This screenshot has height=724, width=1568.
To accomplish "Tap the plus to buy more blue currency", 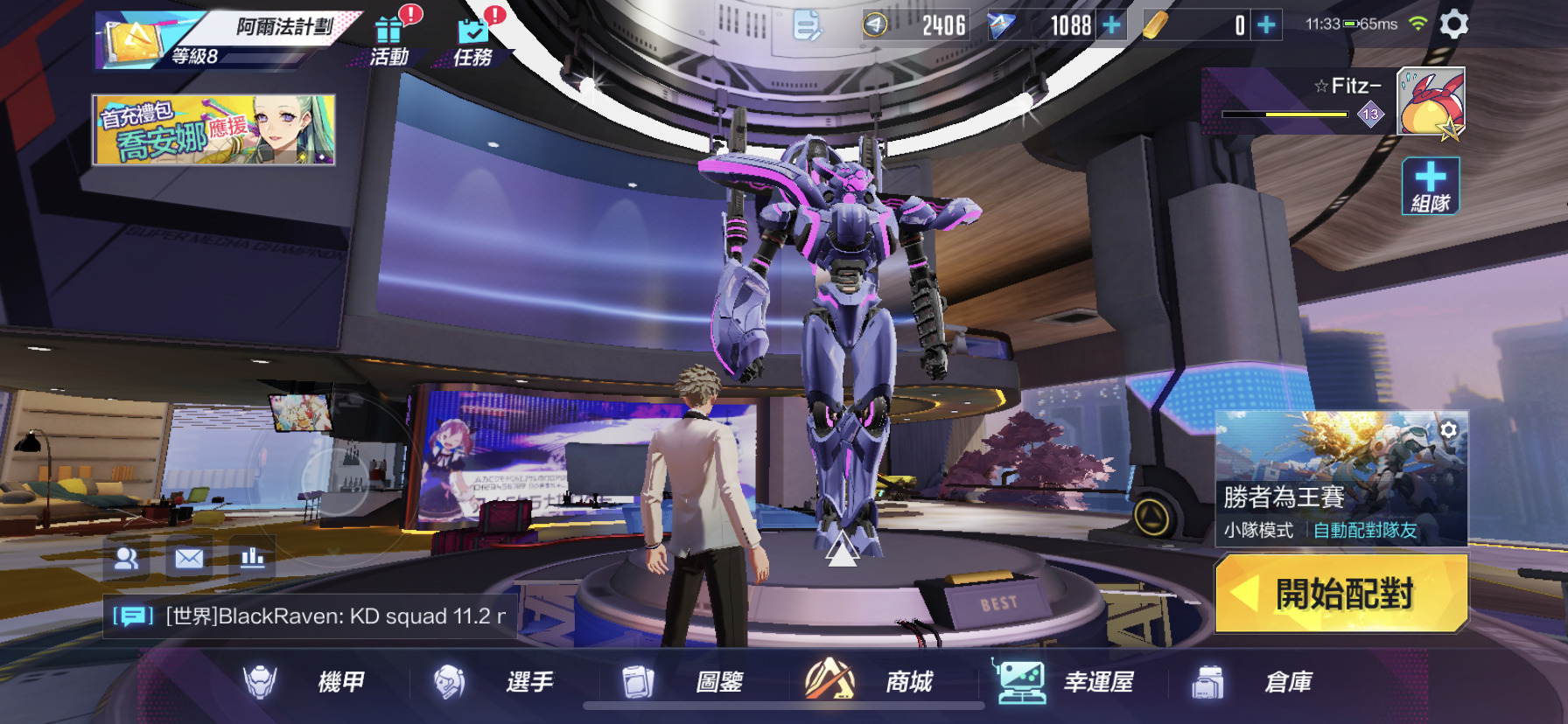I will (x=1111, y=25).
